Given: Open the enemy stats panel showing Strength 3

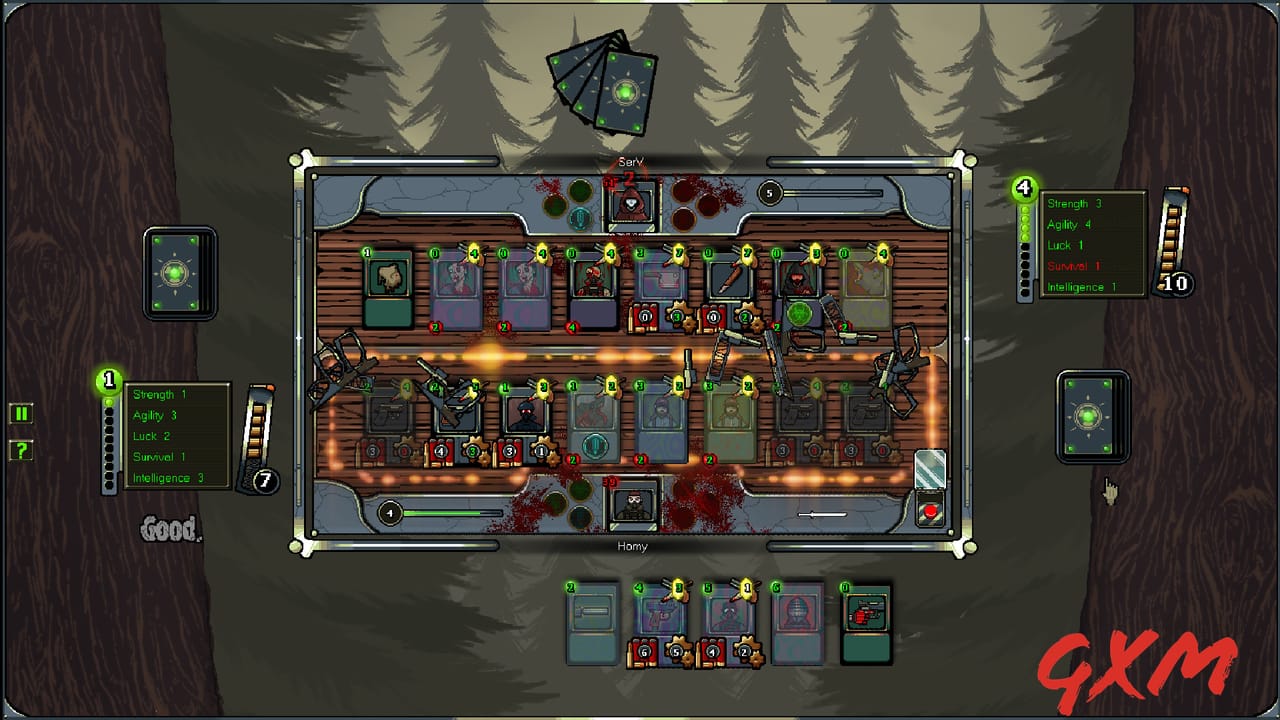Looking at the screenshot, I should 1092,244.
